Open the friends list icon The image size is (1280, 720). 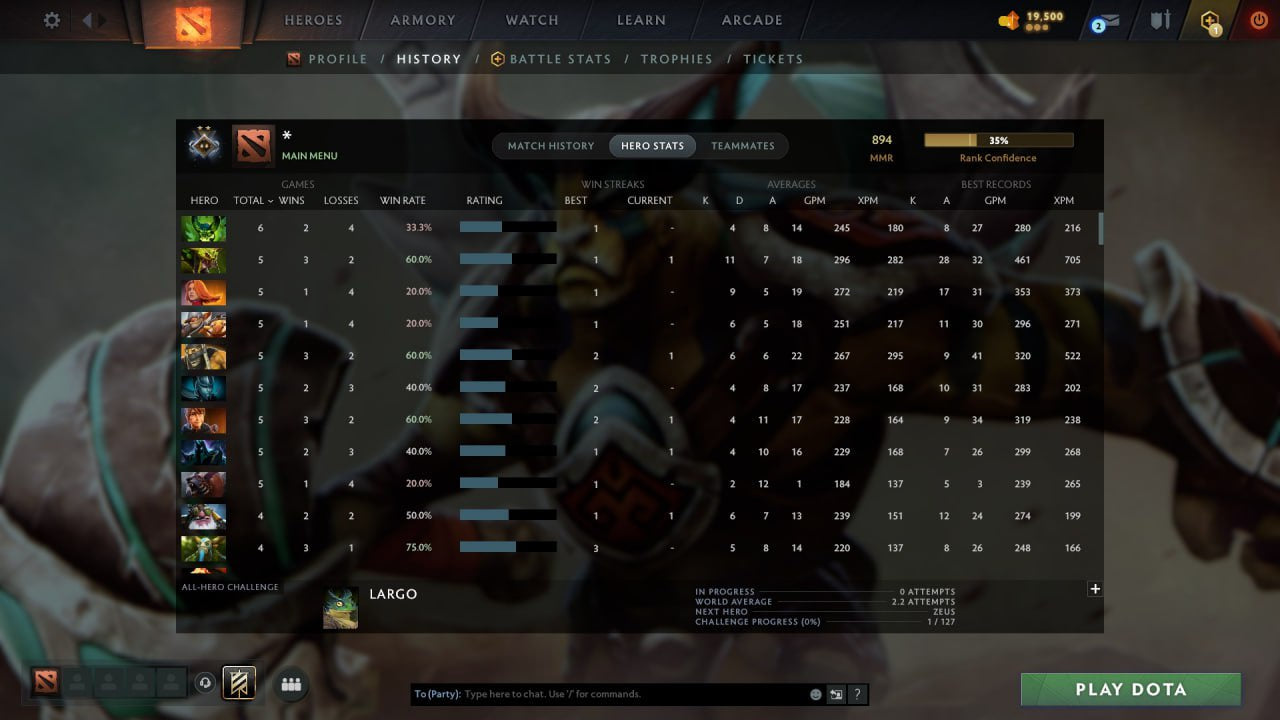pyautogui.click(x=290, y=684)
